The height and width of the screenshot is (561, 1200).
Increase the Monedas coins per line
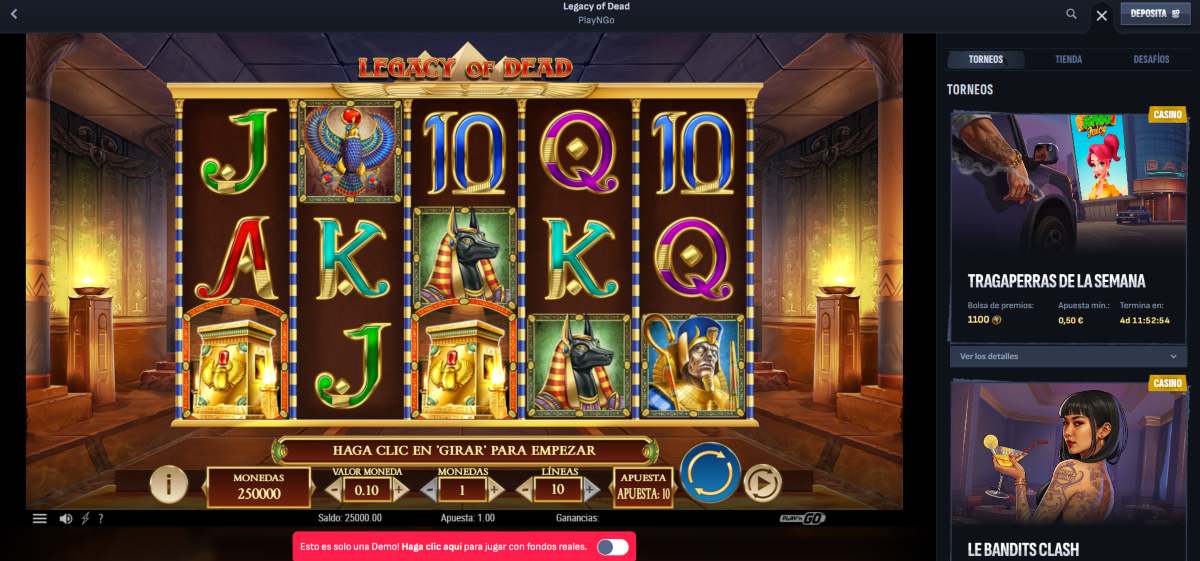click(x=495, y=490)
